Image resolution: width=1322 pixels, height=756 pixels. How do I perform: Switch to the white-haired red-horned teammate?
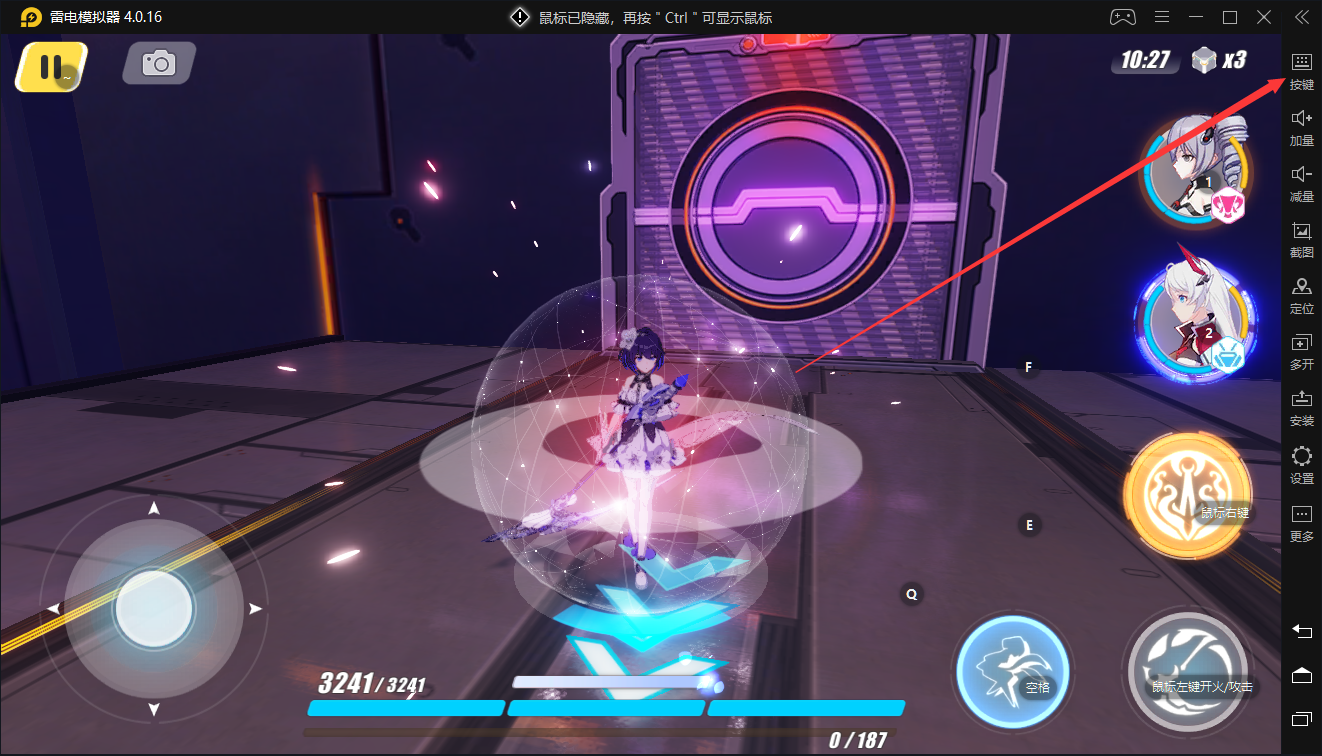[x=1194, y=319]
